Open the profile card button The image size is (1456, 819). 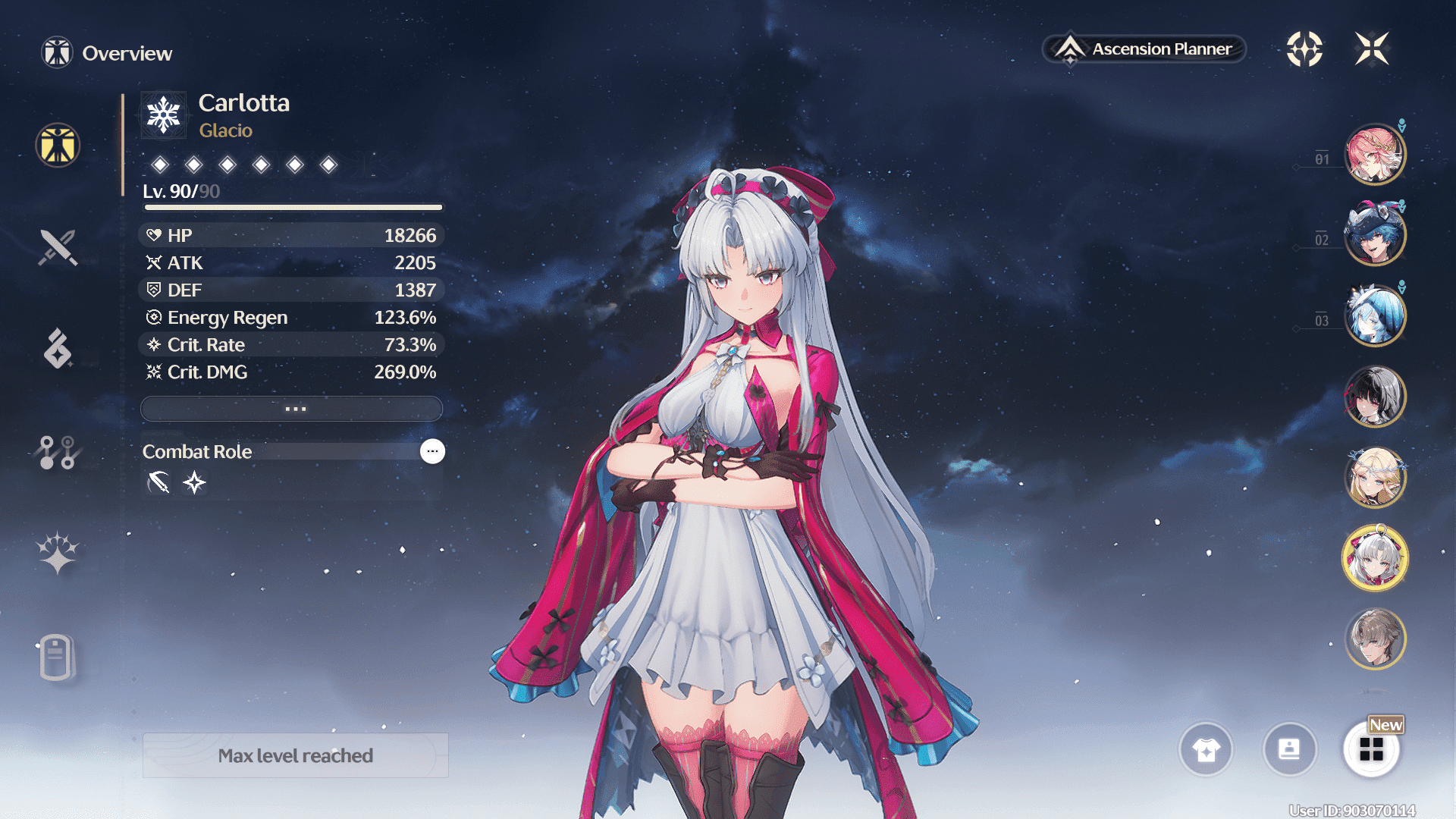1289,749
